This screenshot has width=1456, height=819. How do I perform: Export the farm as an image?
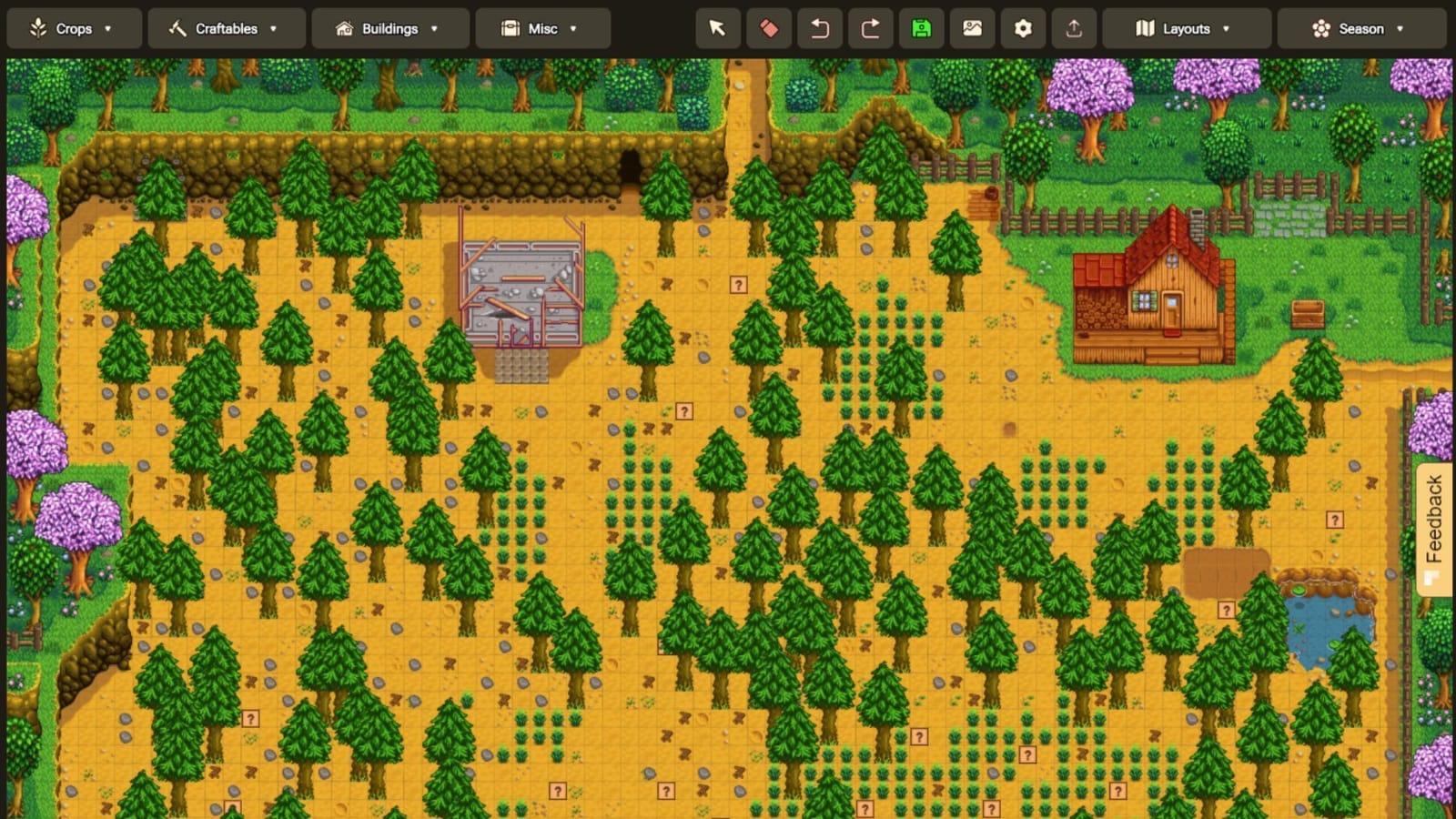972,28
